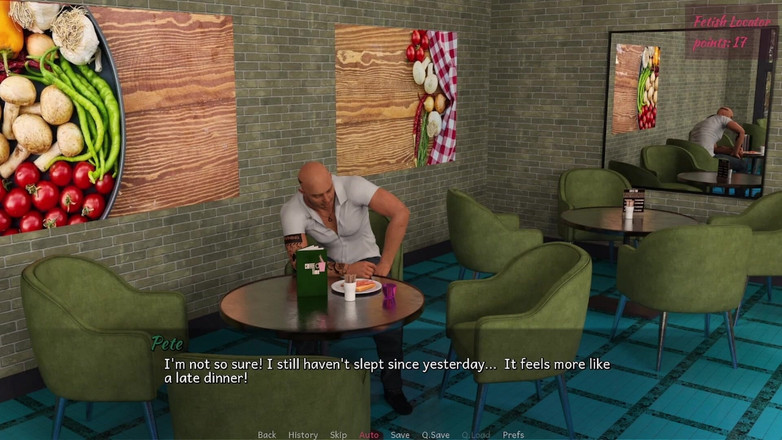Viewport: 782px width, 440px height.
Task: Open the Fetish Locator app
Action: pos(732,21)
